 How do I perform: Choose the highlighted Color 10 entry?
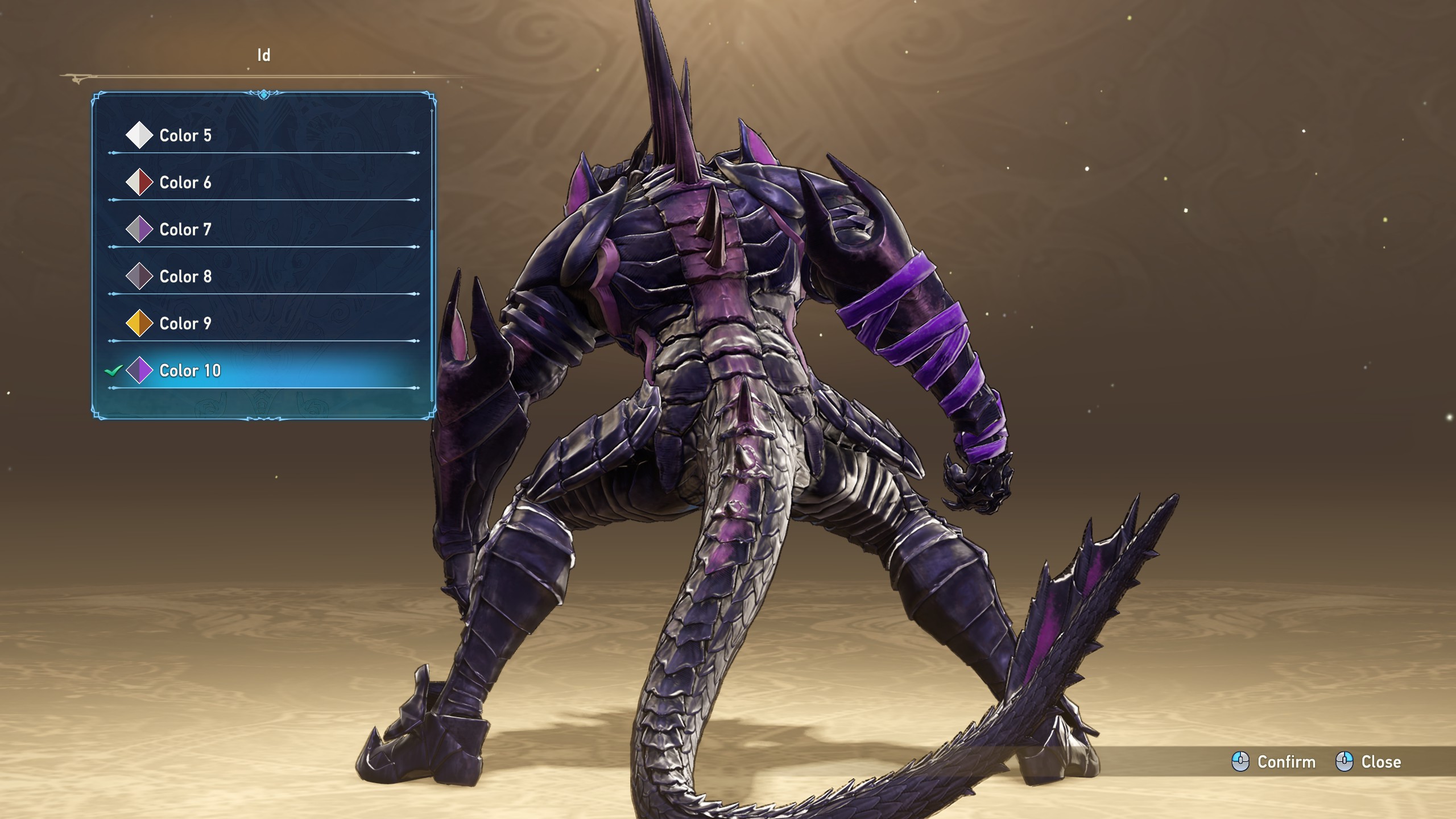coord(190,371)
